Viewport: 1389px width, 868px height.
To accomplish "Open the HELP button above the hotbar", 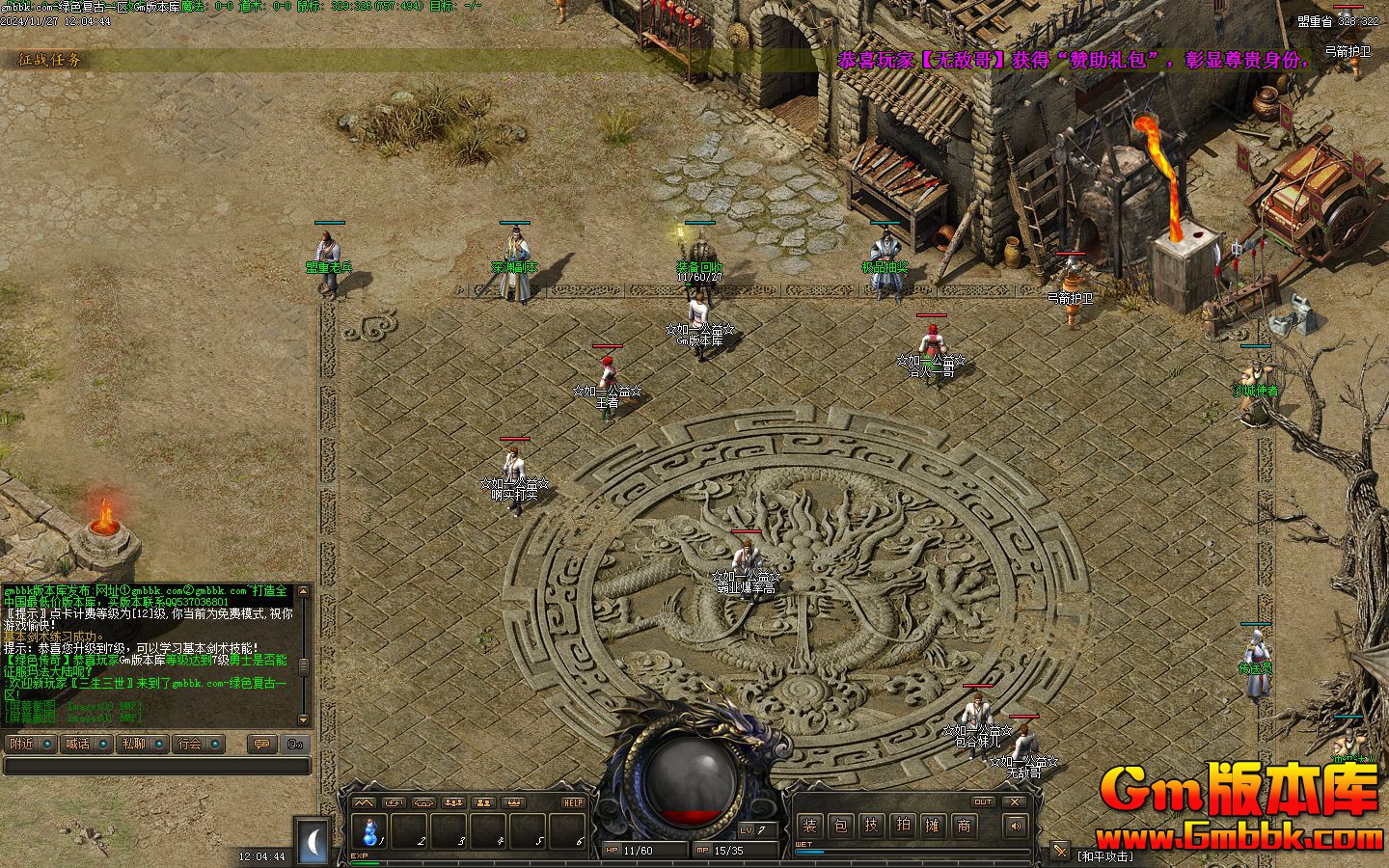I will [x=573, y=802].
